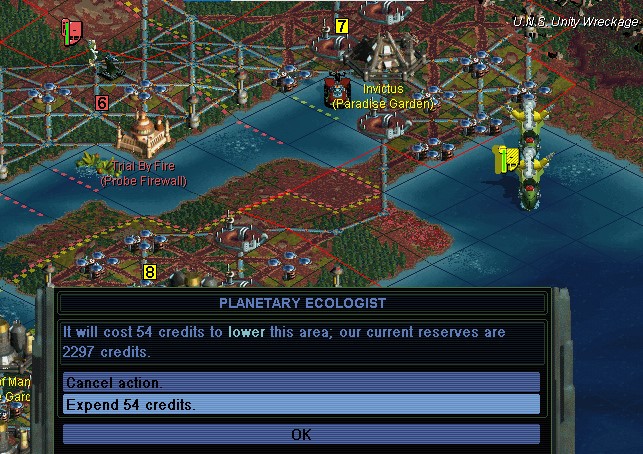The width and height of the screenshot is (643, 454).
Task: Select the Cancel action option
Action: 300,383
